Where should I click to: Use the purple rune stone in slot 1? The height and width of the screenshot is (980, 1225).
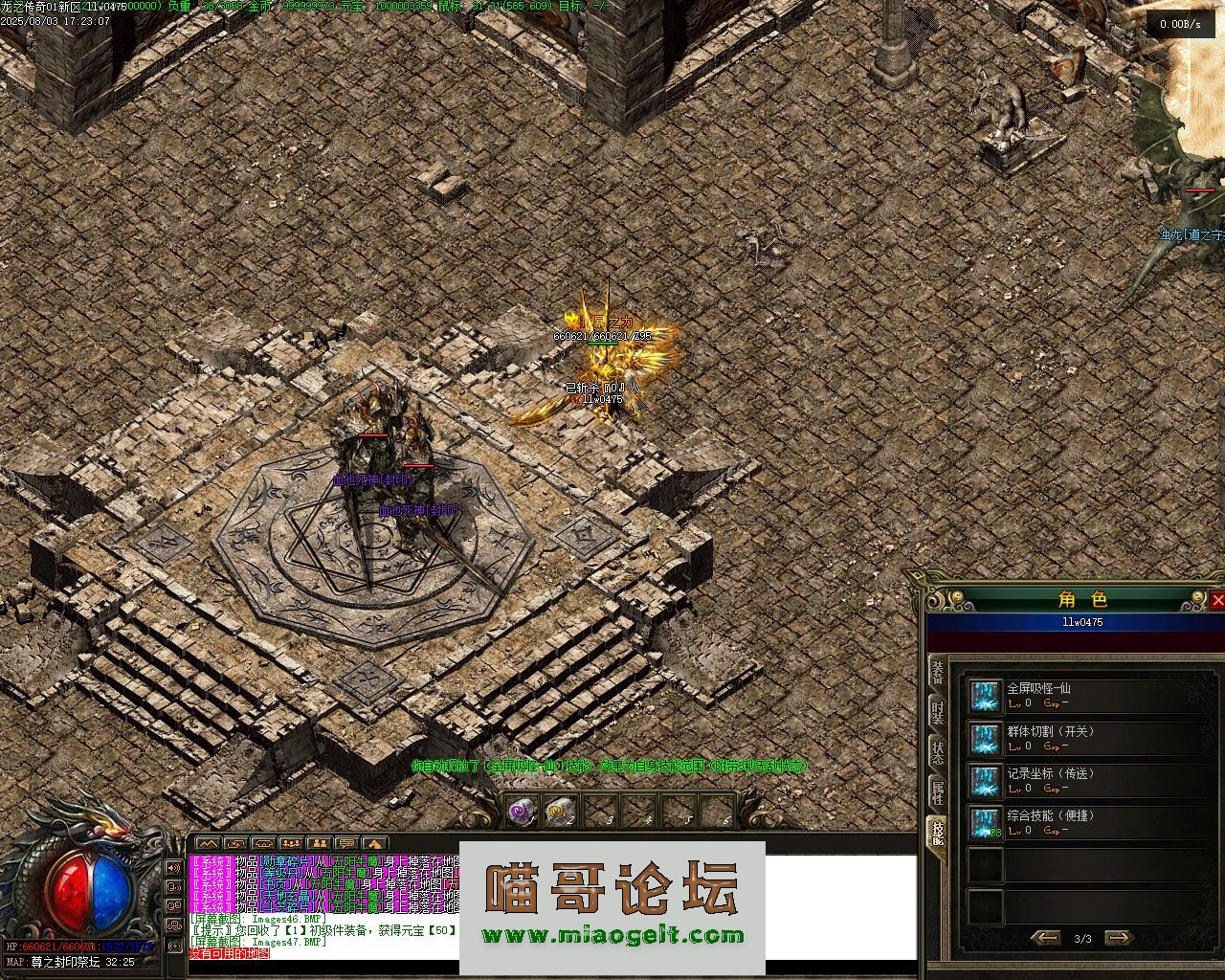pos(522,812)
